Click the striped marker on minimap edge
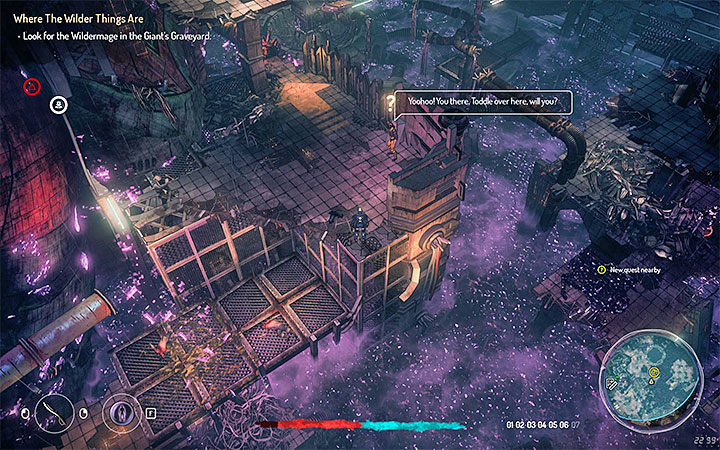 coord(612,383)
